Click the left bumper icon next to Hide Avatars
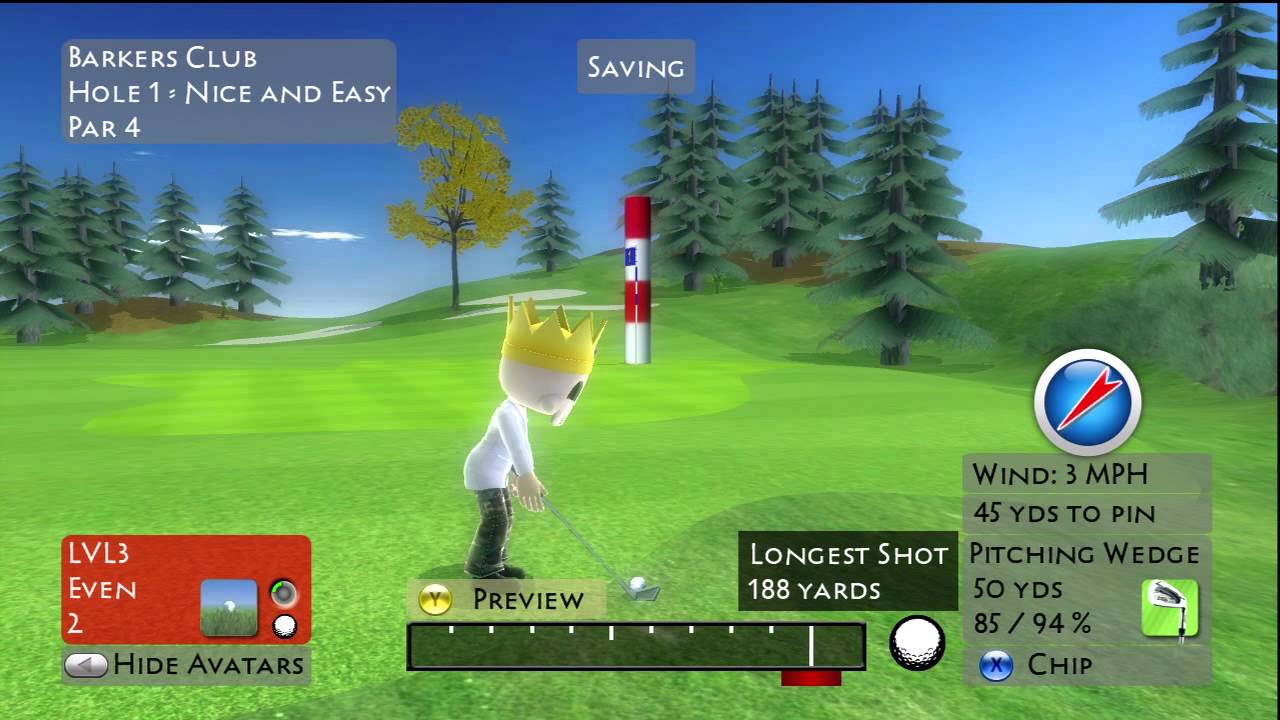1280x720 pixels. [87, 664]
